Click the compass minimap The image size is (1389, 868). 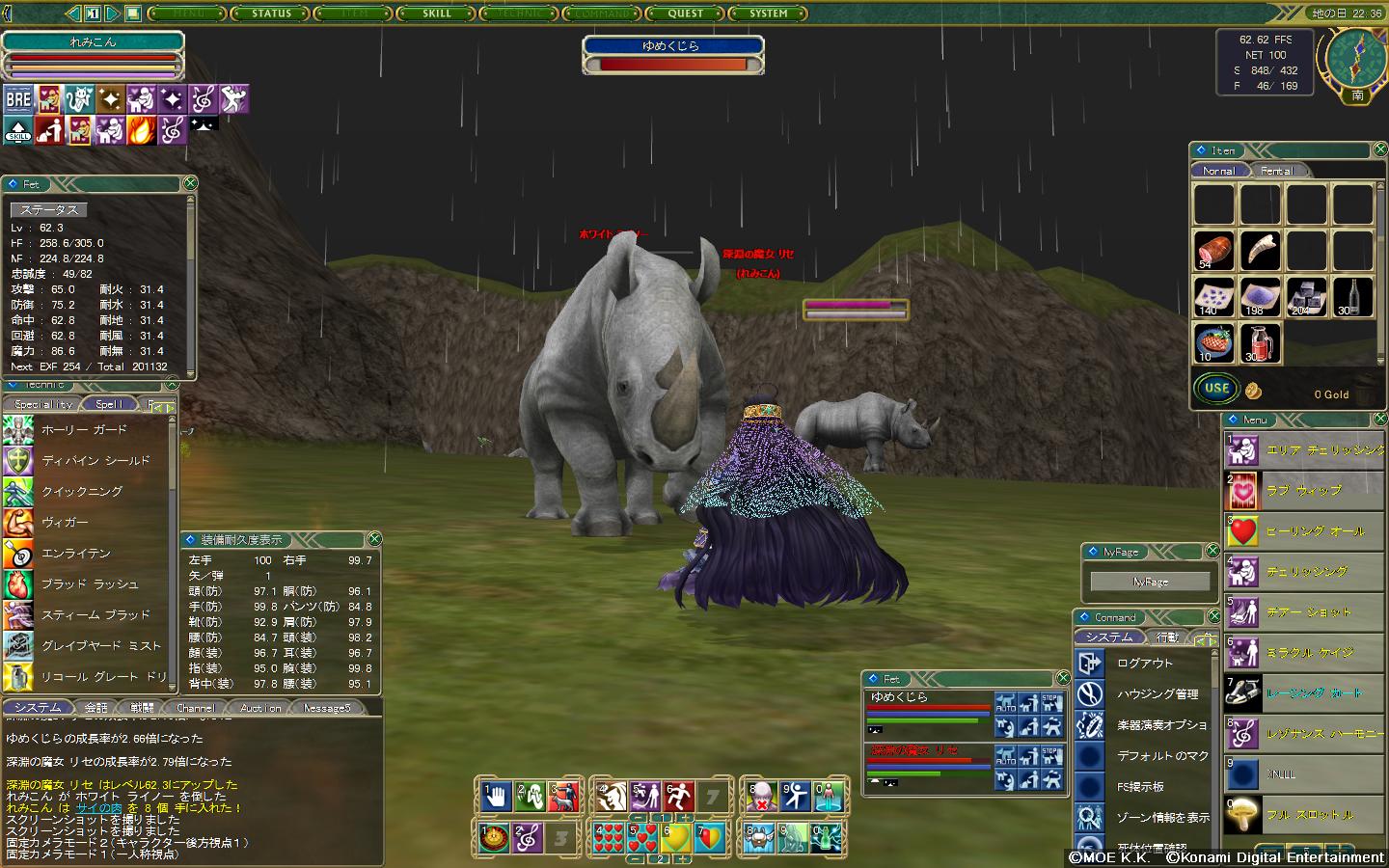click(1356, 58)
